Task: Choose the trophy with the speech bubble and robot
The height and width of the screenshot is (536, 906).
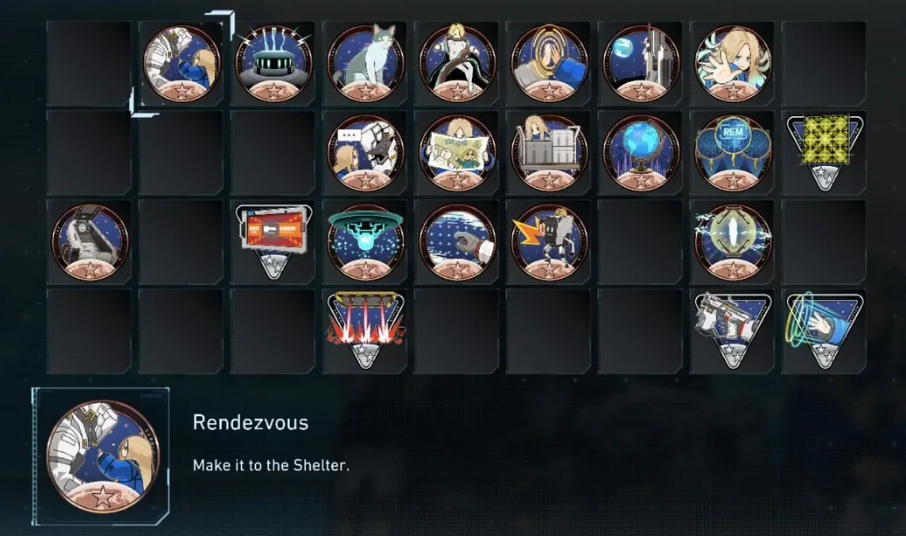Action: pyautogui.click(x=365, y=152)
